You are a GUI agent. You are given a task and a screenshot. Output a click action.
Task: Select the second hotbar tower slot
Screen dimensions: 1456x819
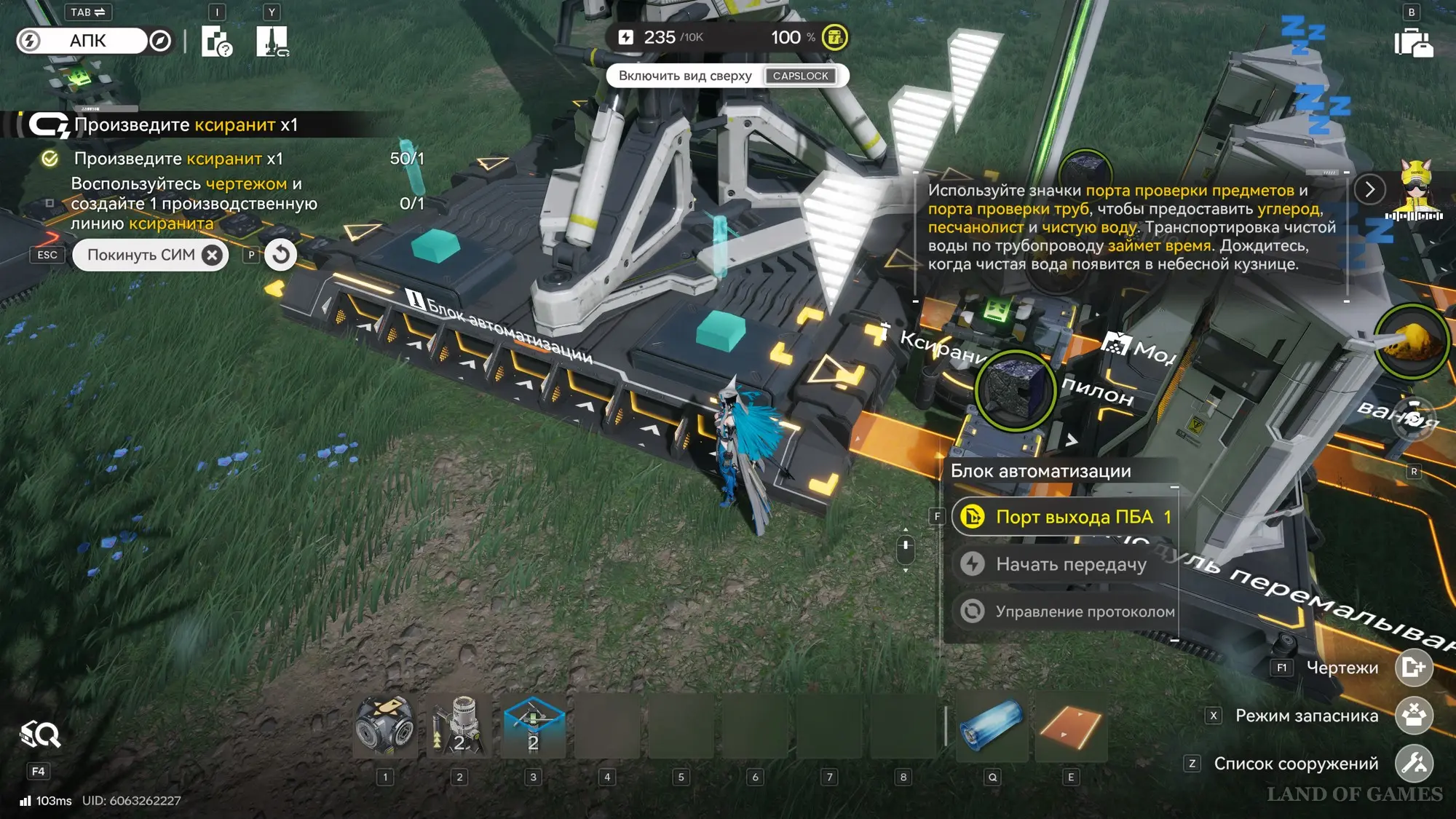tap(459, 726)
